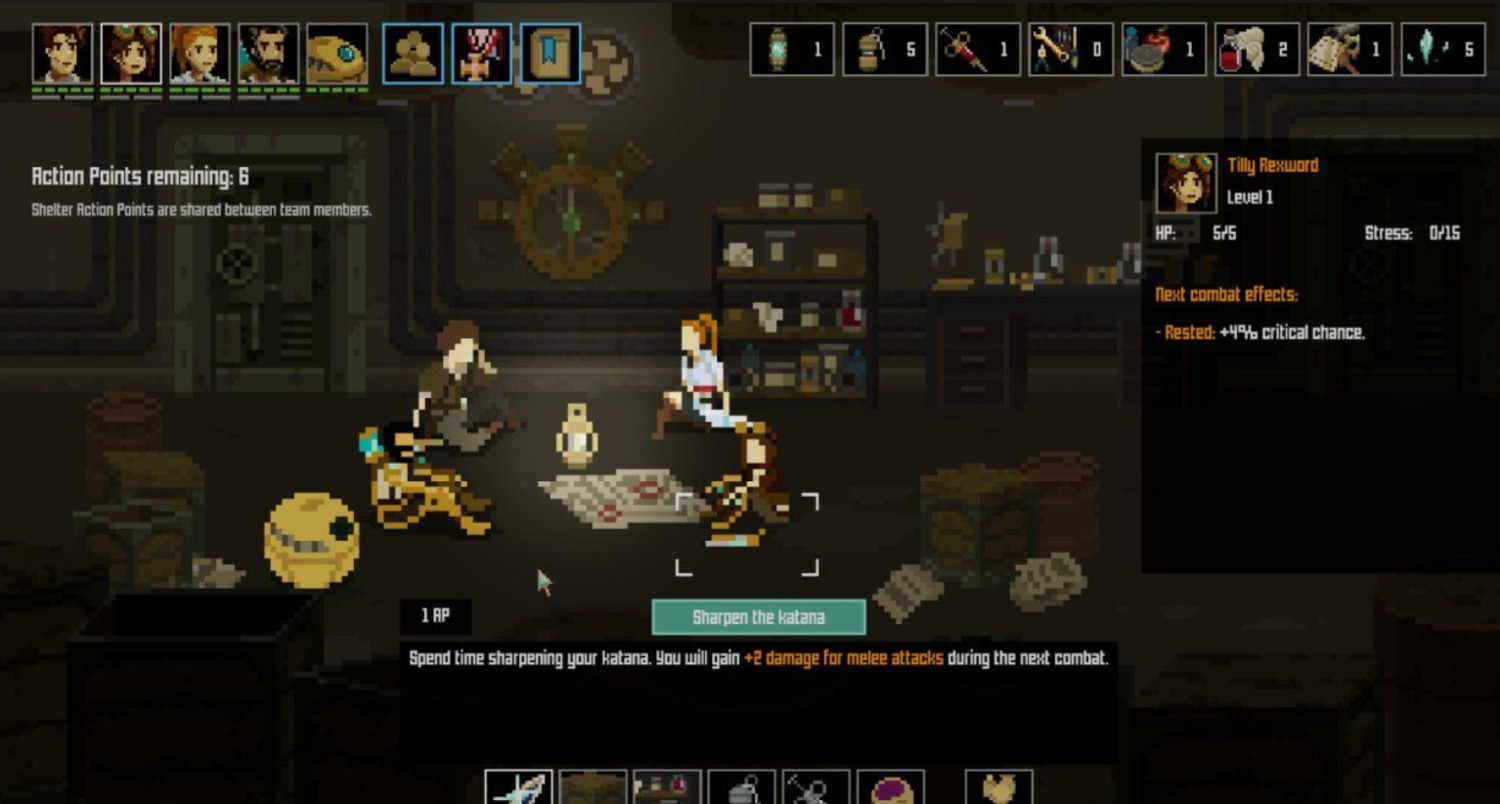Select the purple jam pastry action icon
The height and width of the screenshot is (804, 1500).
pos(890,788)
